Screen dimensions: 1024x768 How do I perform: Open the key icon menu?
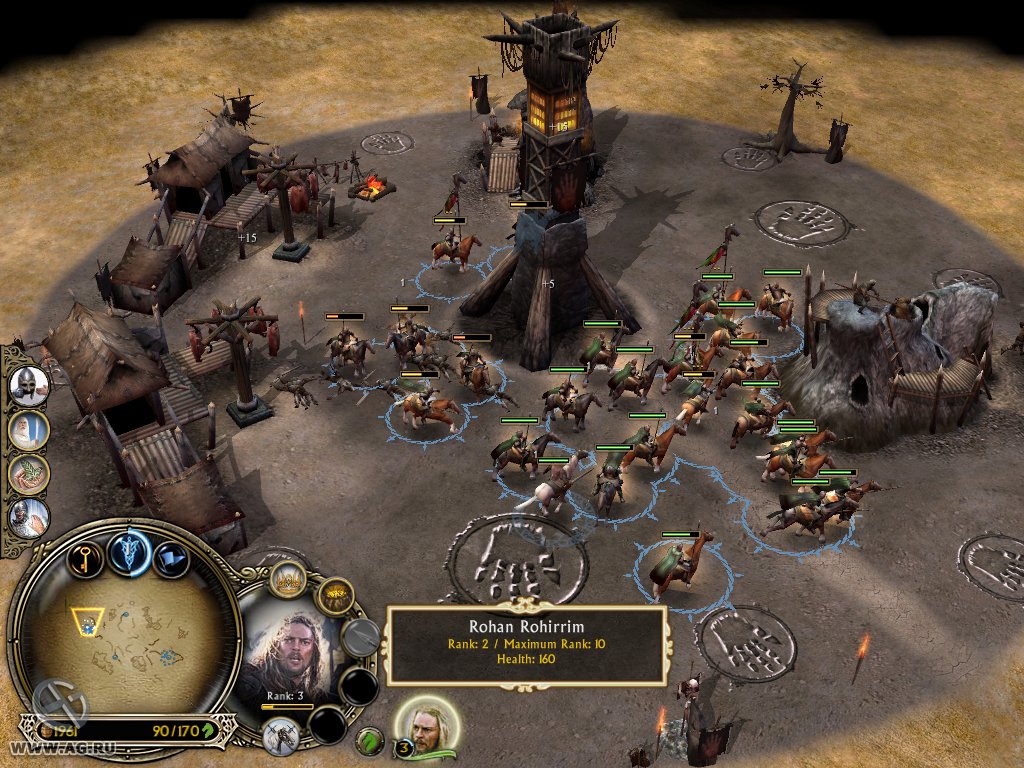[83, 559]
